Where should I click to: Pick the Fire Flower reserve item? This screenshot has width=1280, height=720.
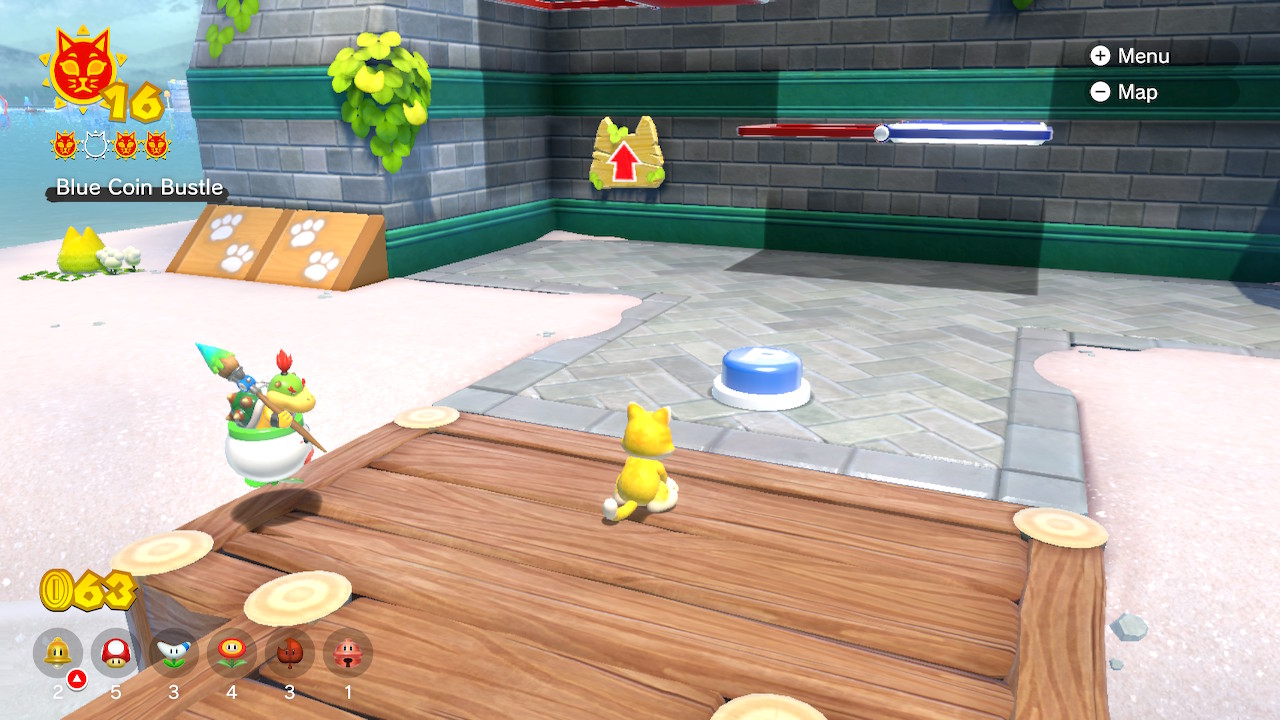pos(232,653)
